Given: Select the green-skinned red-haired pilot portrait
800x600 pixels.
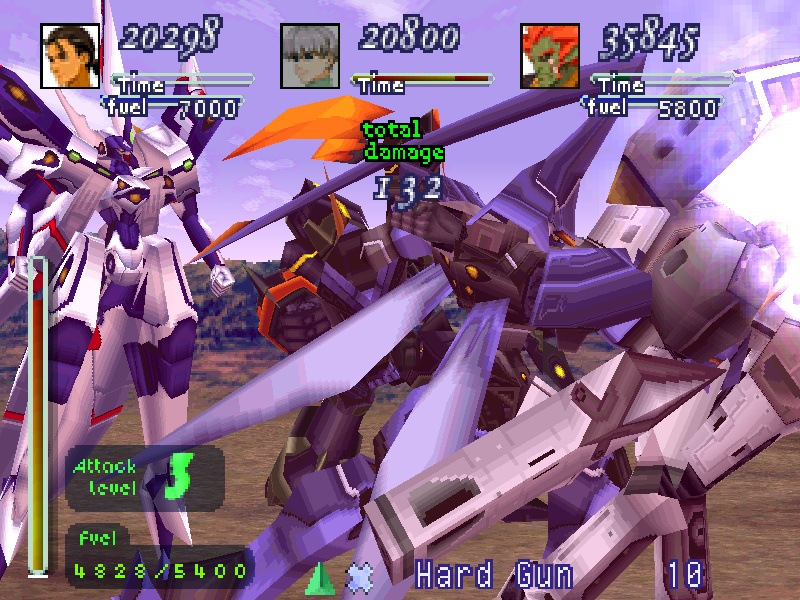Looking at the screenshot, I should click(550, 56).
